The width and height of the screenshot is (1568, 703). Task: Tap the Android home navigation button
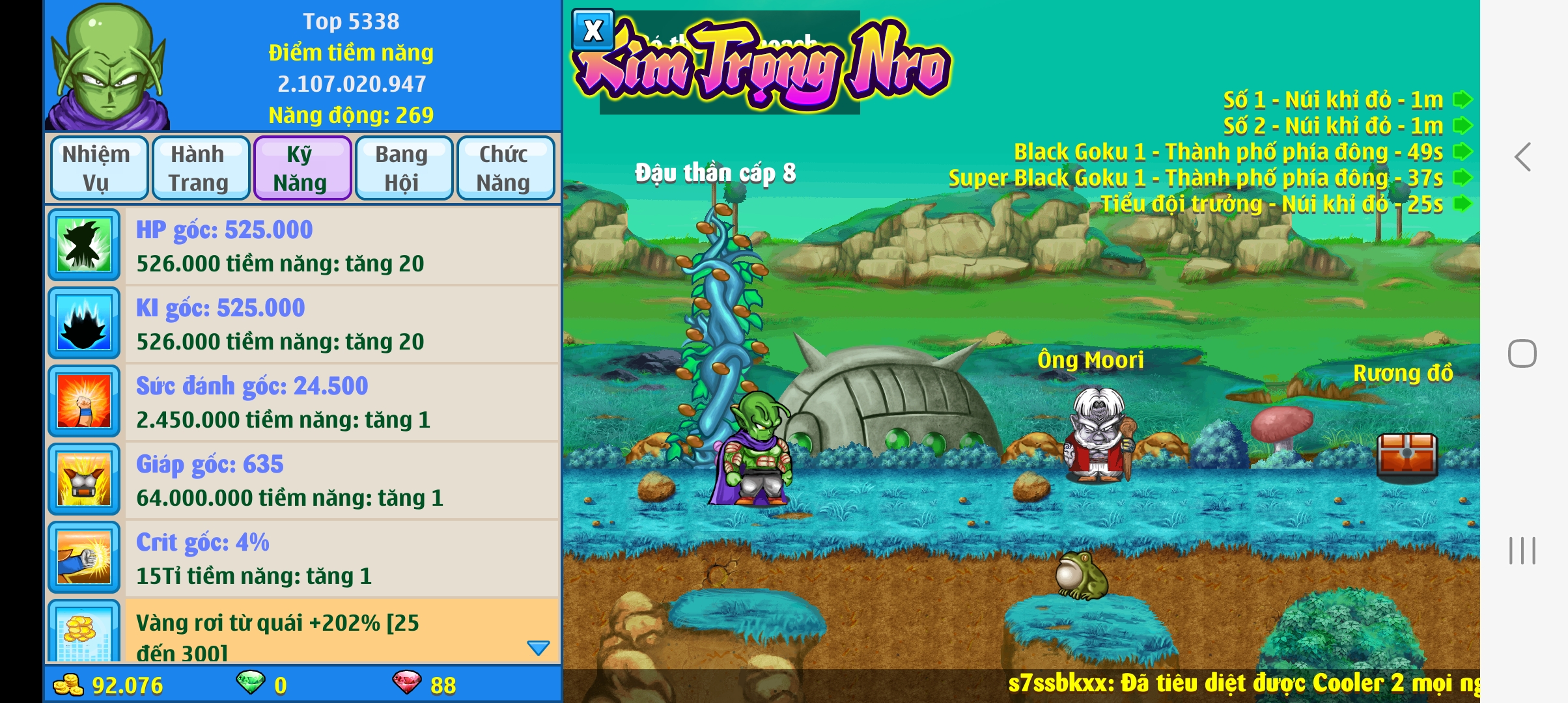[1522, 353]
